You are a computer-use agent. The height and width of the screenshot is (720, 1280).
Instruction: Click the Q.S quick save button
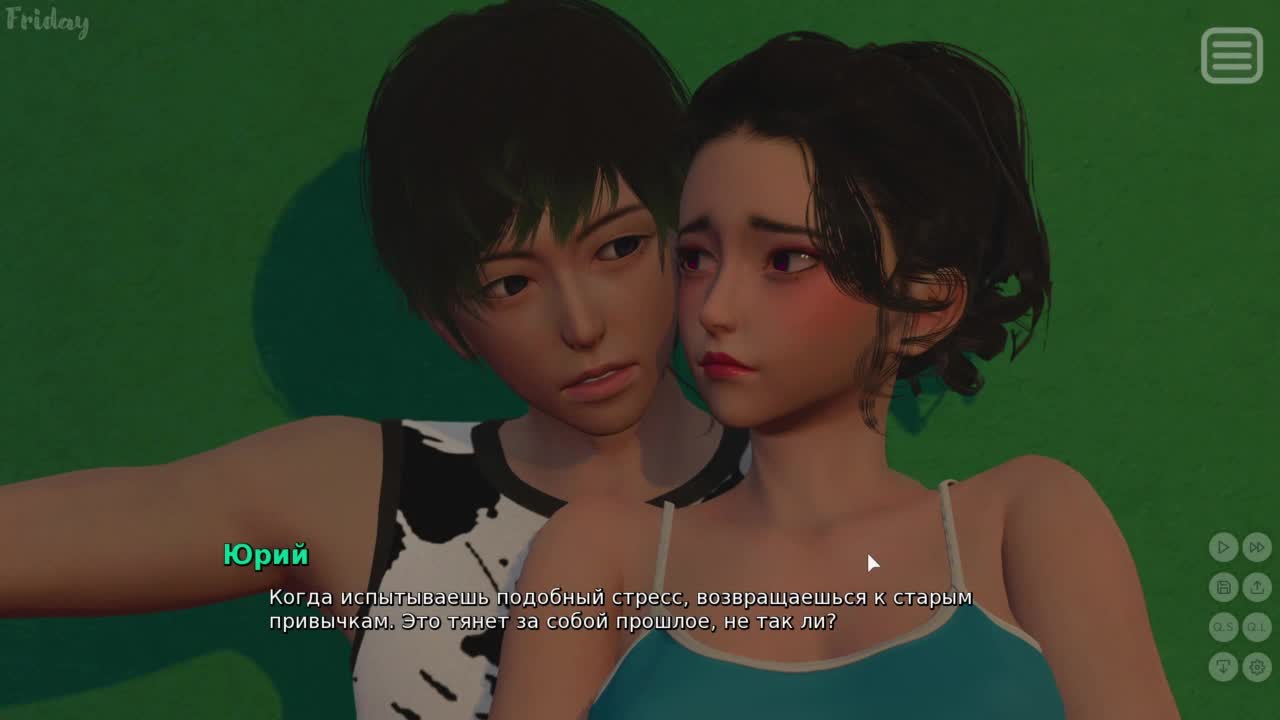pyautogui.click(x=1223, y=627)
